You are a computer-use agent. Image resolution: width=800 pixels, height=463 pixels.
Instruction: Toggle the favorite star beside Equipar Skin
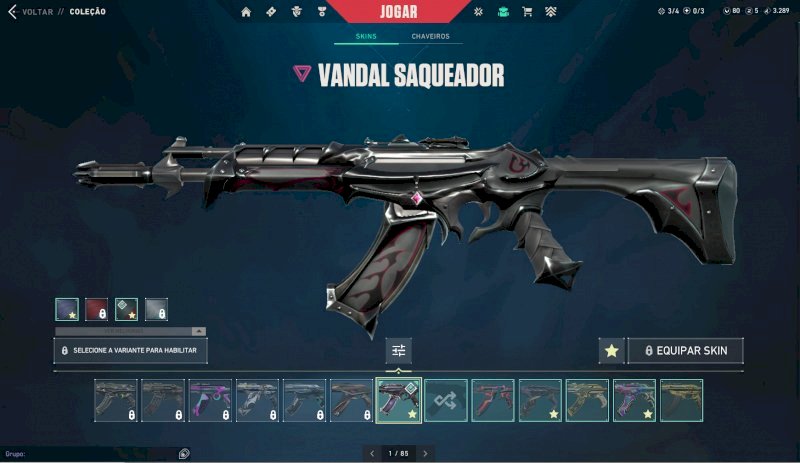(x=611, y=350)
